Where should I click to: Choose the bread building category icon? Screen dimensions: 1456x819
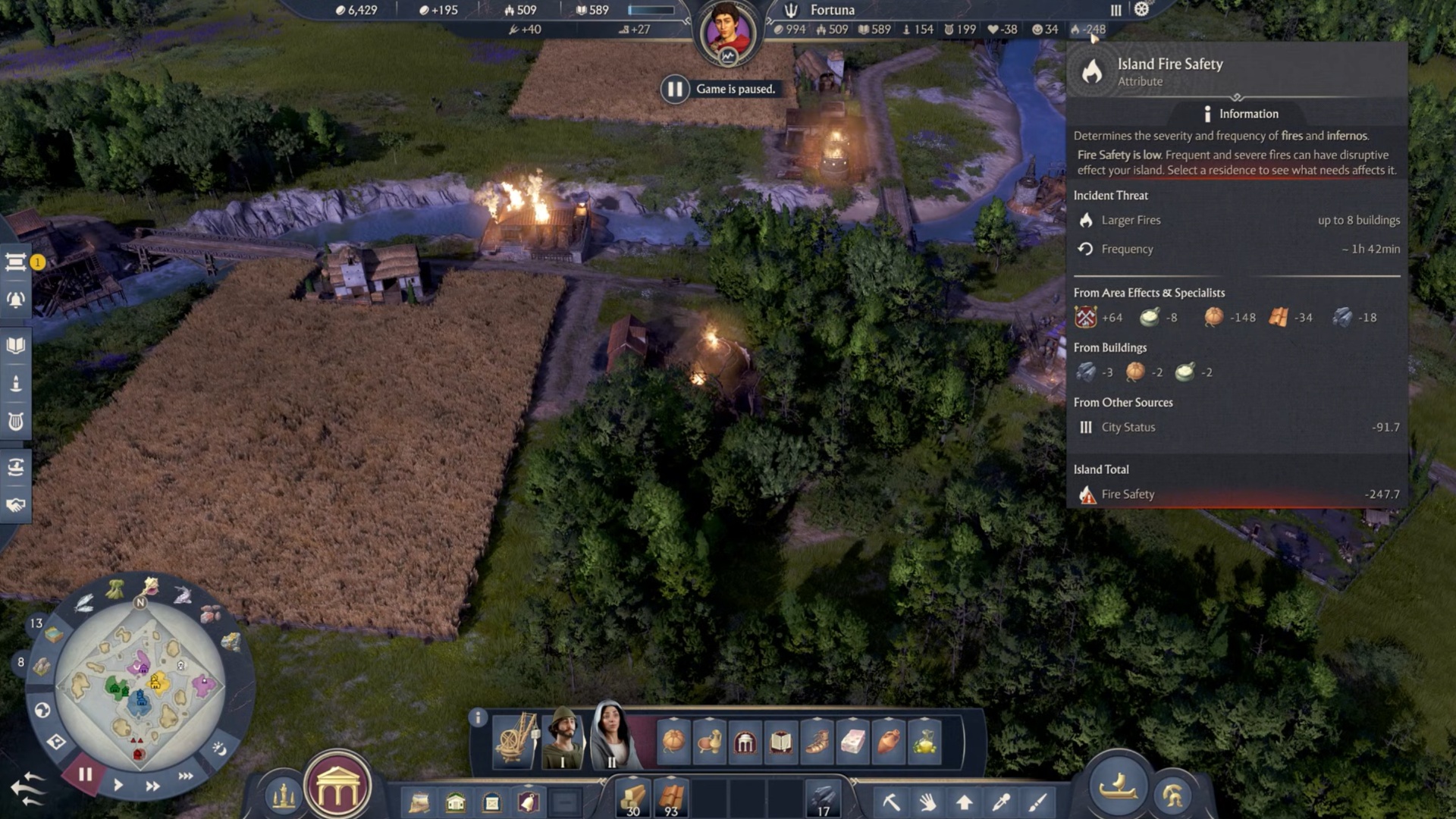coord(673,741)
